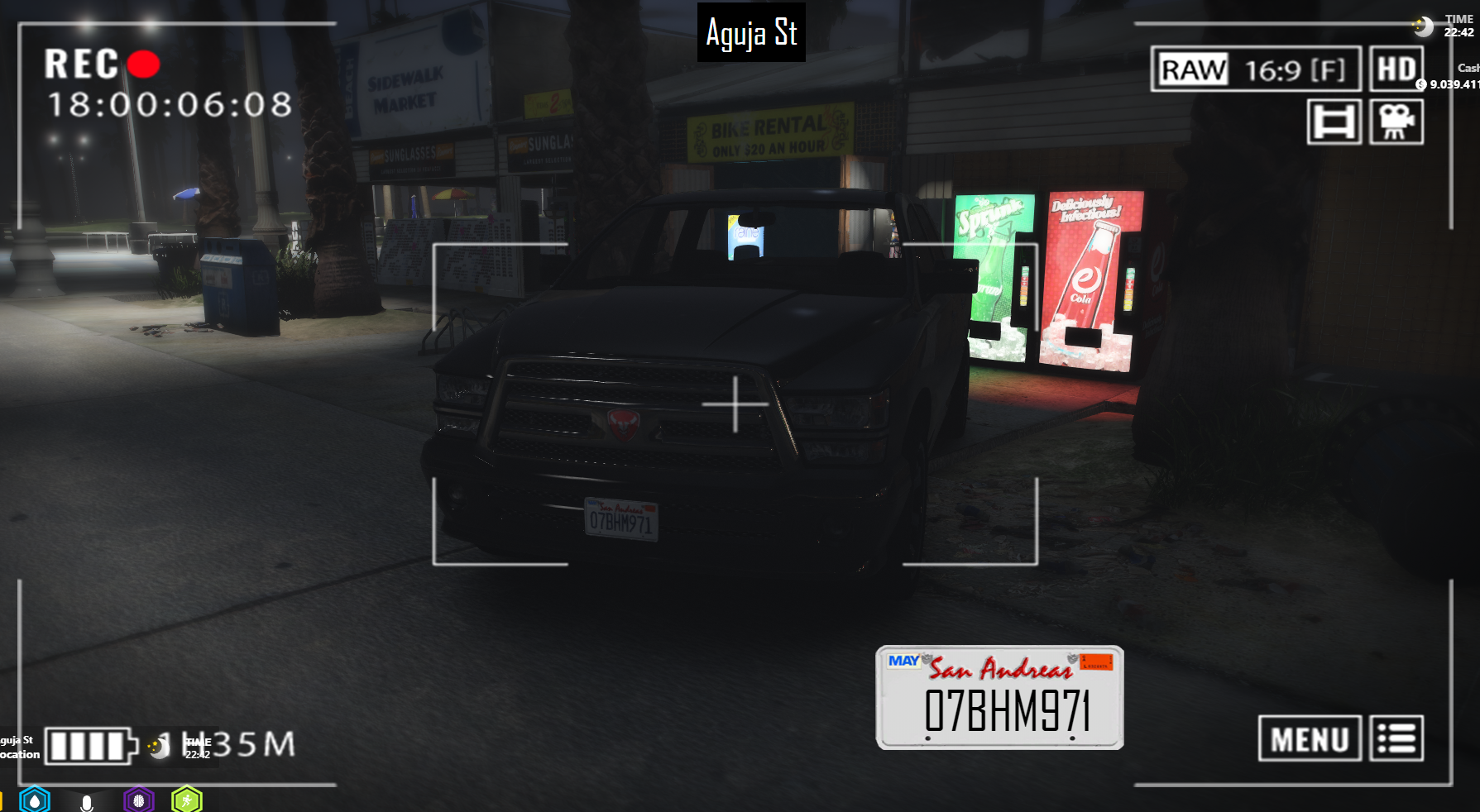Viewport: 1480px width, 812px height.
Task: Select the green running man stamina icon
Action: (187, 800)
